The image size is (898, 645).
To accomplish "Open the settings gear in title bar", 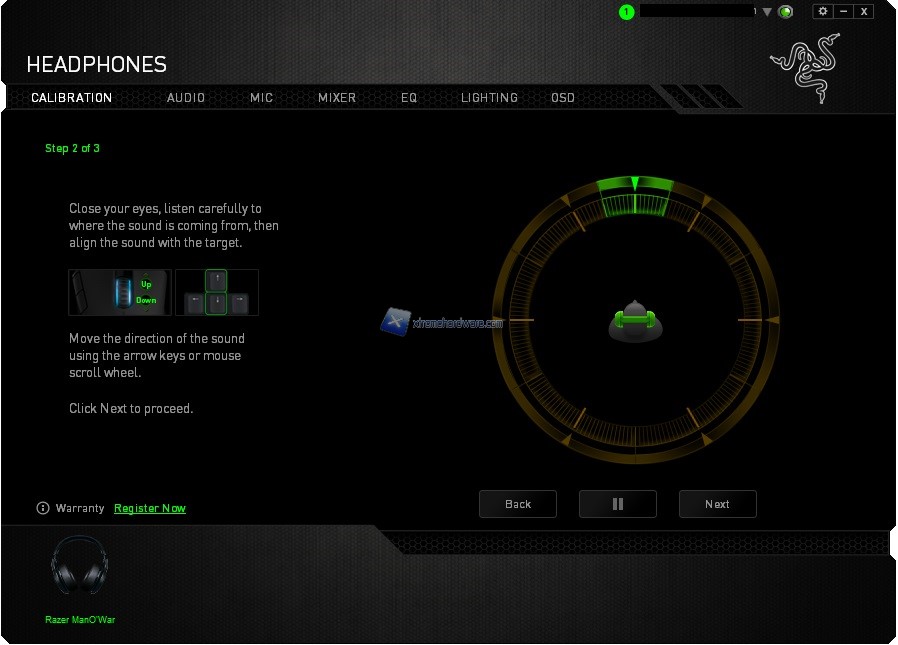I will 823,11.
